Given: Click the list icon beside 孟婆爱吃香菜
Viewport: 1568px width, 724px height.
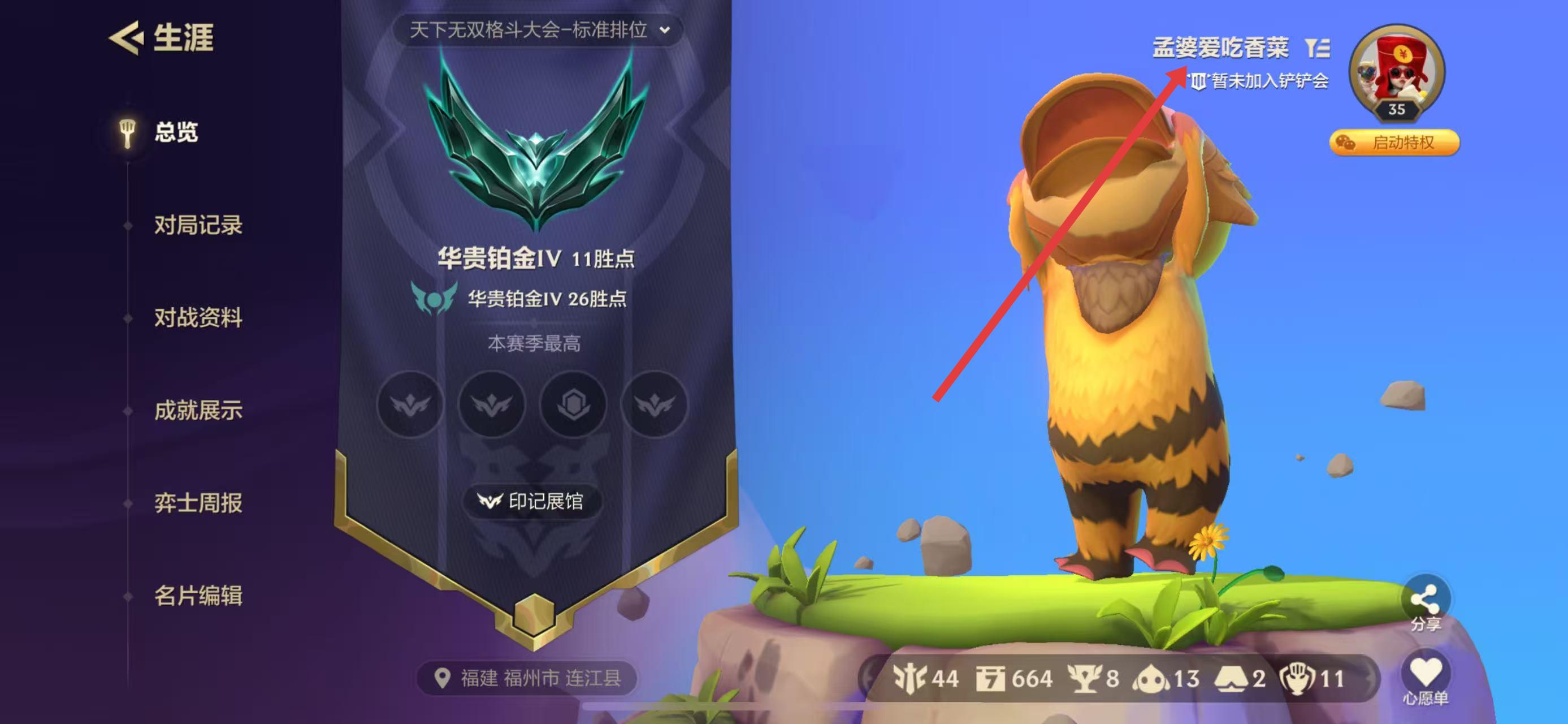Looking at the screenshot, I should [x=1317, y=48].
